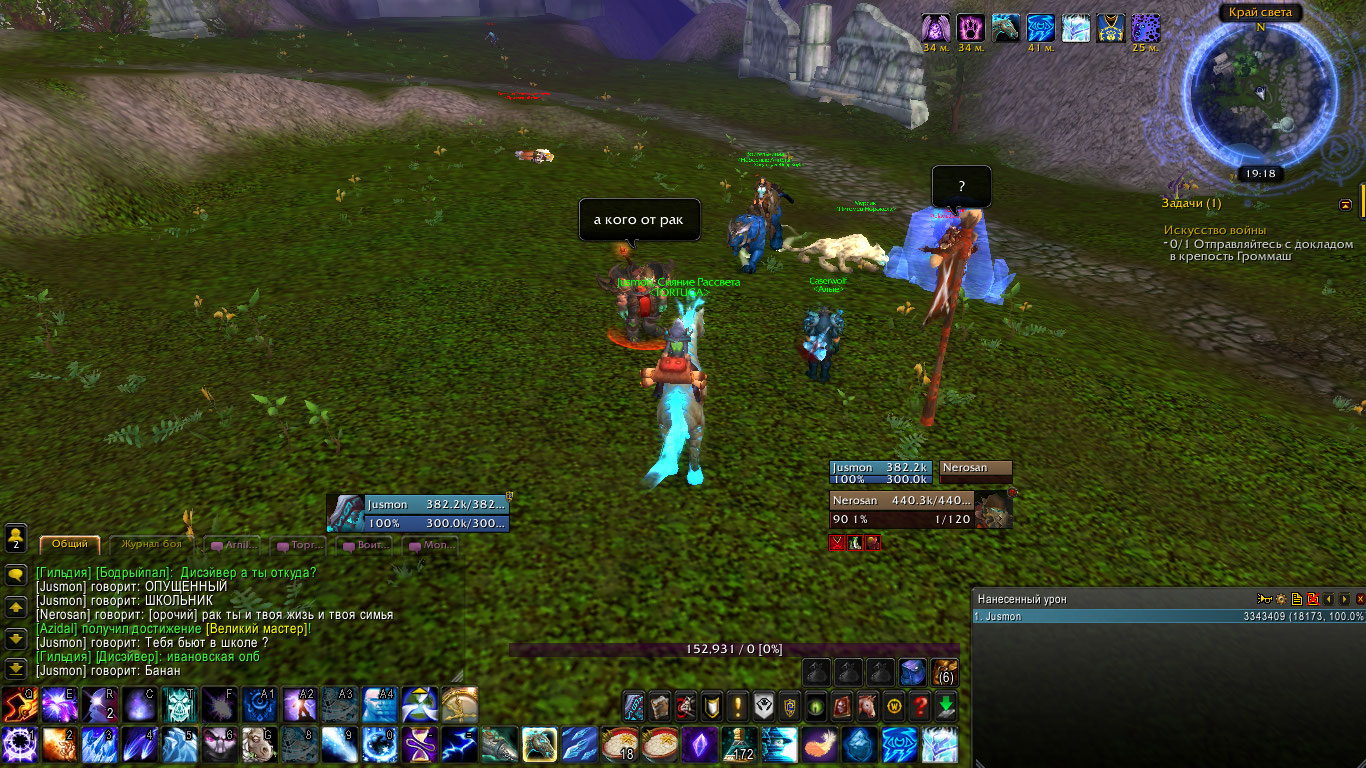This screenshot has height=768, width=1366.
Task: Open the blue backpack bag slot
Action: point(910,672)
